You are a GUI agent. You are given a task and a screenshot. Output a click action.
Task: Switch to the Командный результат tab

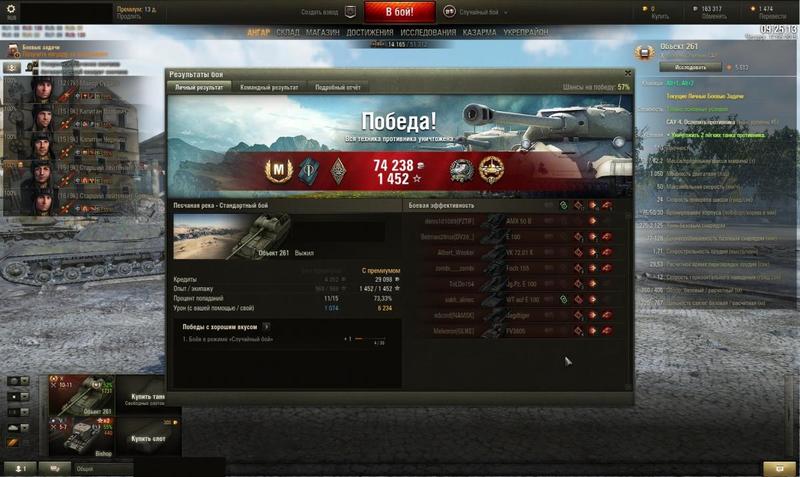(x=270, y=88)
